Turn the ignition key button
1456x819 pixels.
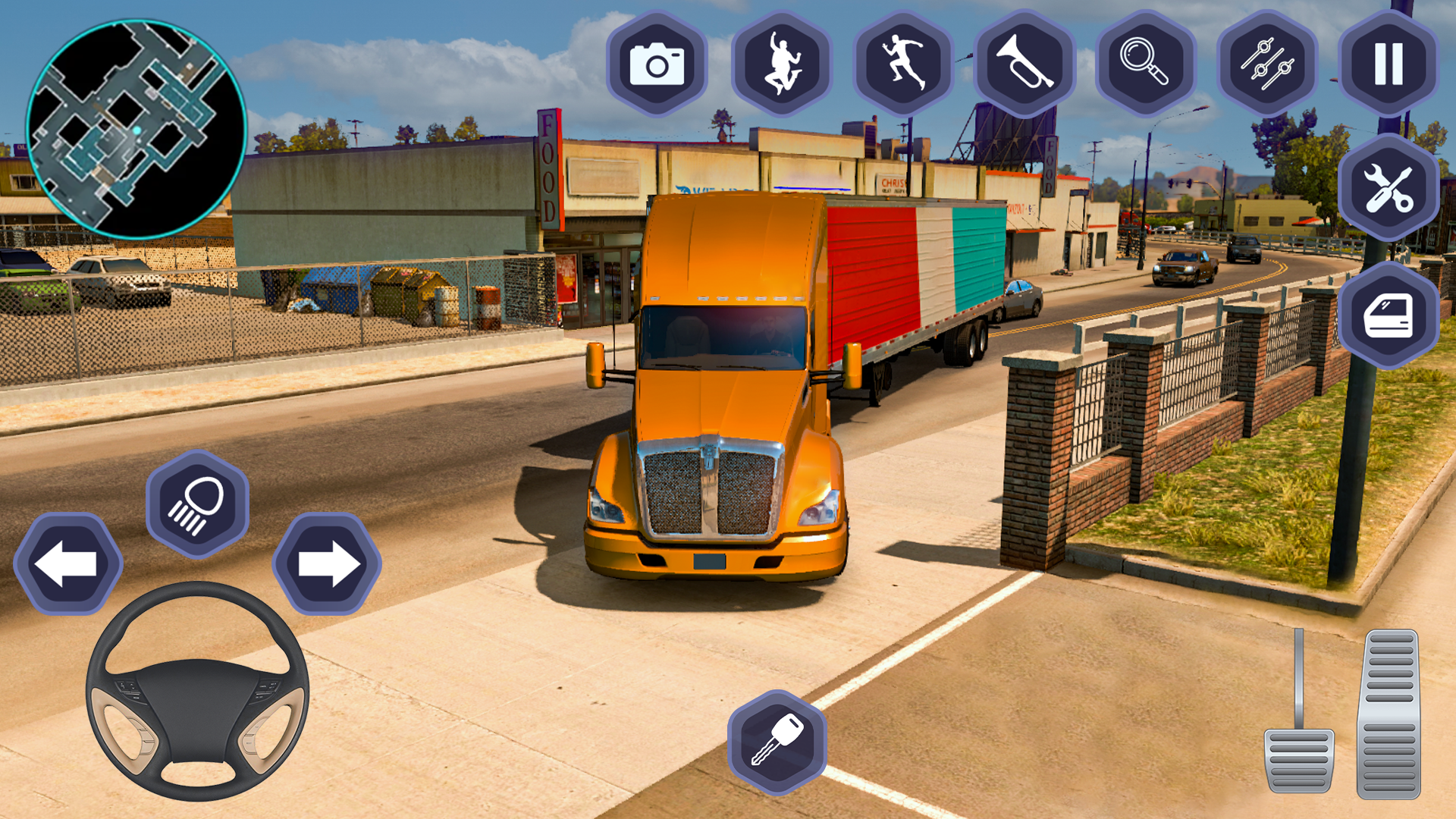777,742
